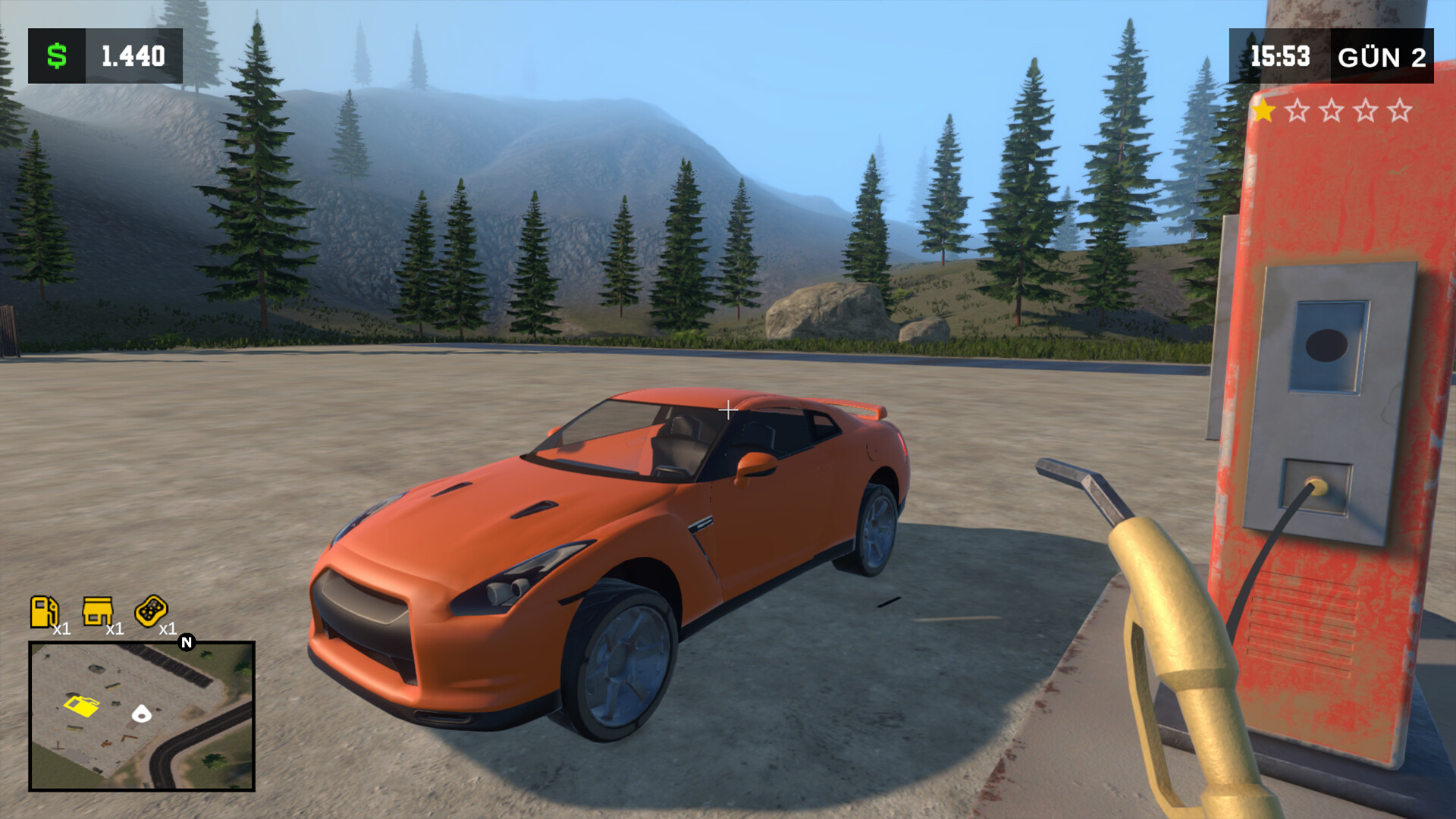1456x819 pixels.
Task: Open the clock display showing 15:53
Action: point(1279,54)
